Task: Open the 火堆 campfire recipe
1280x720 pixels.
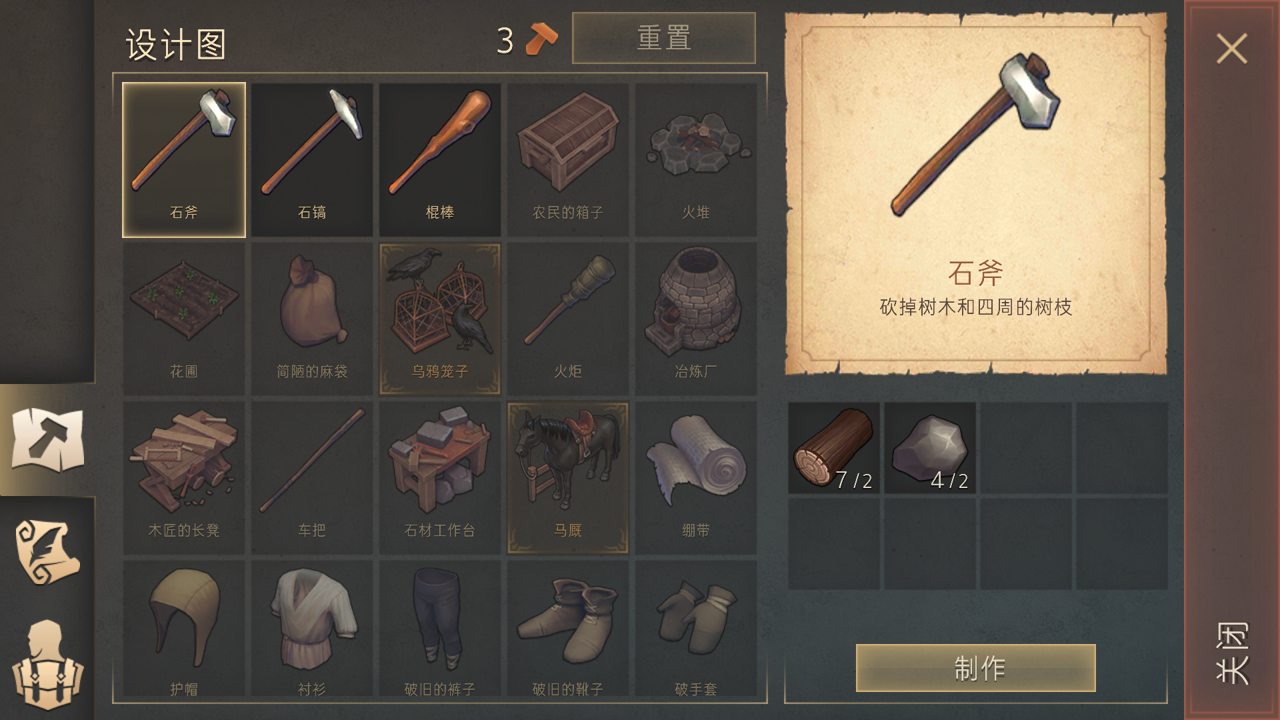Action: click(x=695, y=155)
